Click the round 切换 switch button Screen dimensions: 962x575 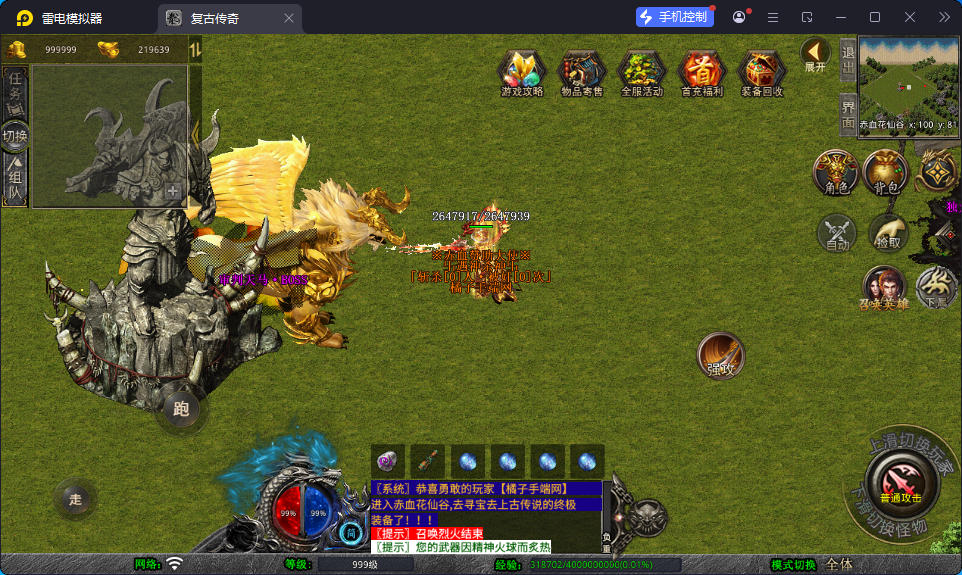coord(15,135)
